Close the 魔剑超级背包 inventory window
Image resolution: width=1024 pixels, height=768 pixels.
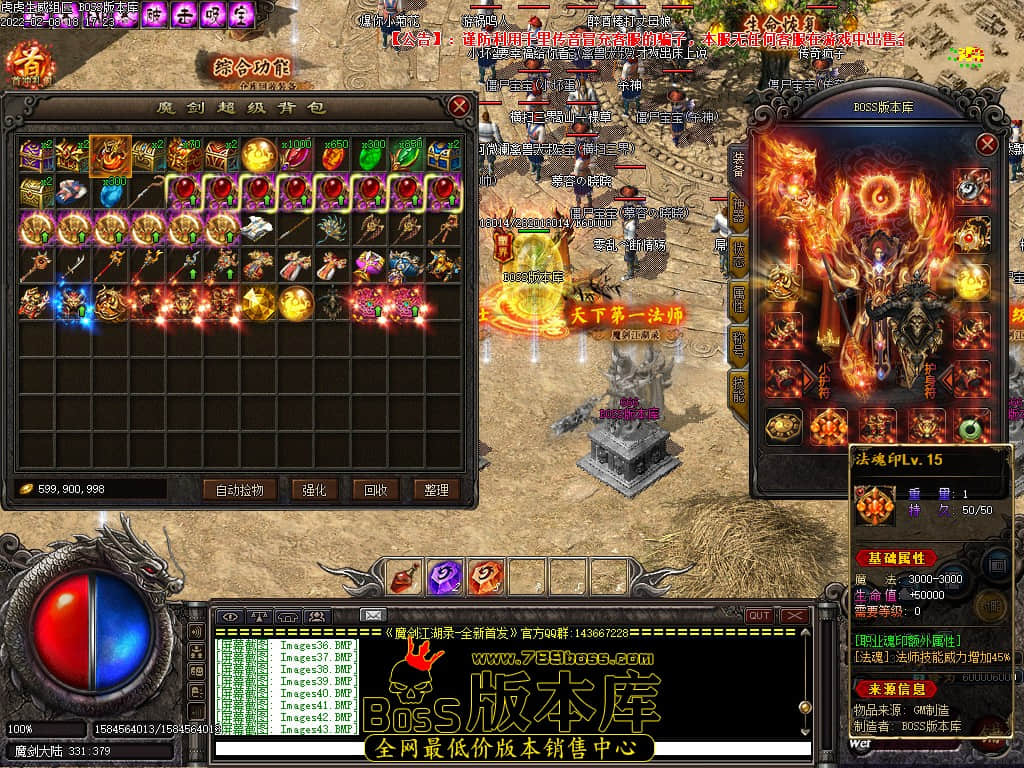click(x=459, y=106)
